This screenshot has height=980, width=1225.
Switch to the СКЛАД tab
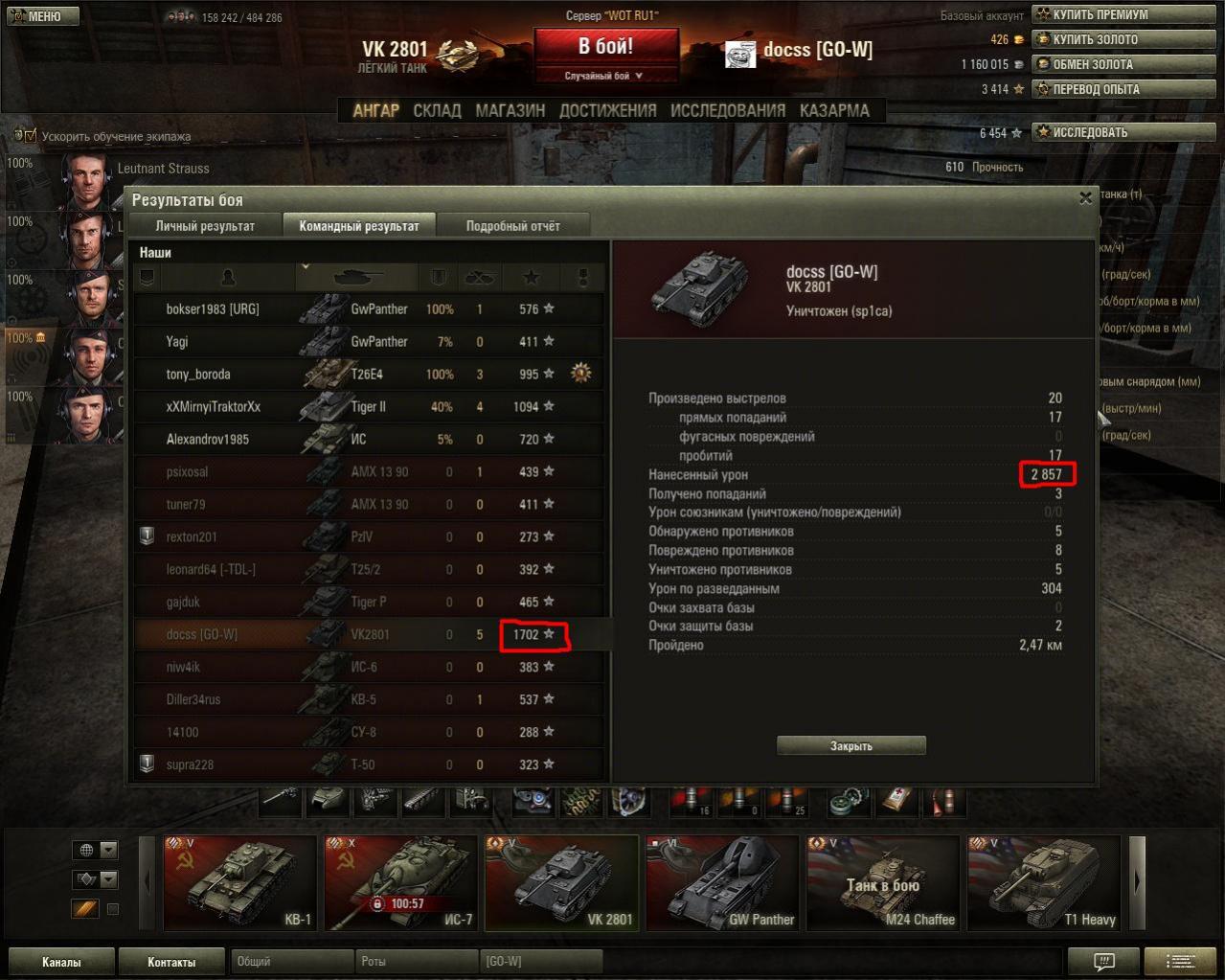tap(437, 110)
